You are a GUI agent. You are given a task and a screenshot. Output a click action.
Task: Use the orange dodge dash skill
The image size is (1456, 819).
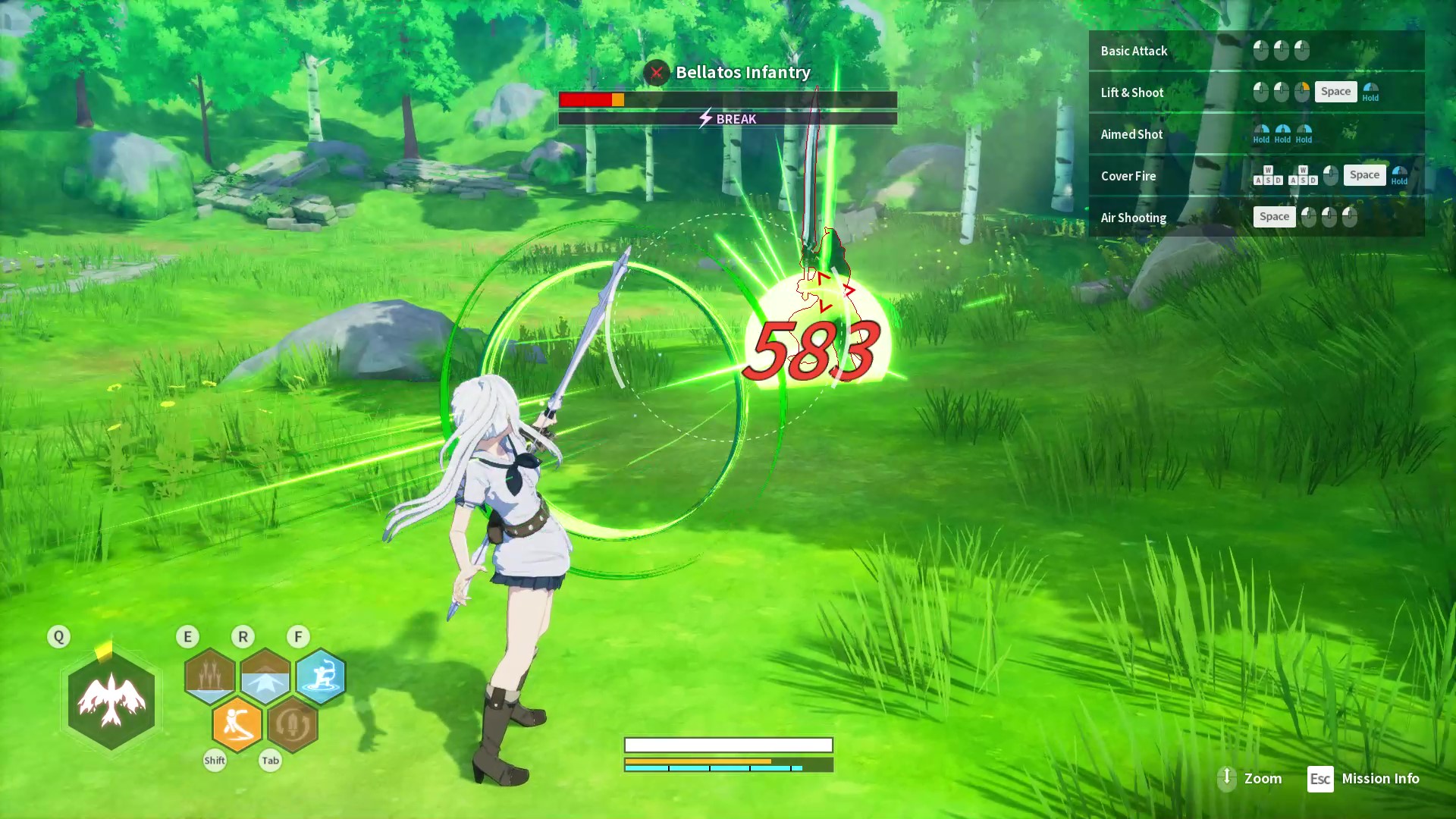click(237, 724)
